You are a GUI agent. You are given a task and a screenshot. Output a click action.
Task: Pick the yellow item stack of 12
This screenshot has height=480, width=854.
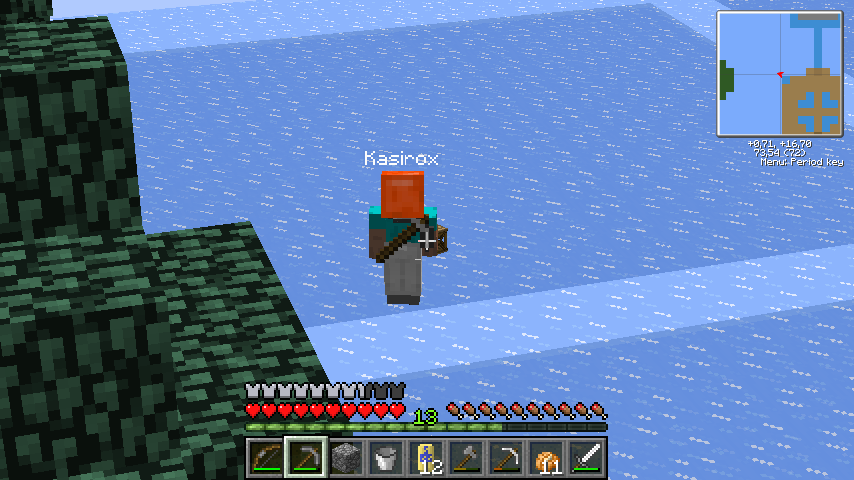point(425,459)
